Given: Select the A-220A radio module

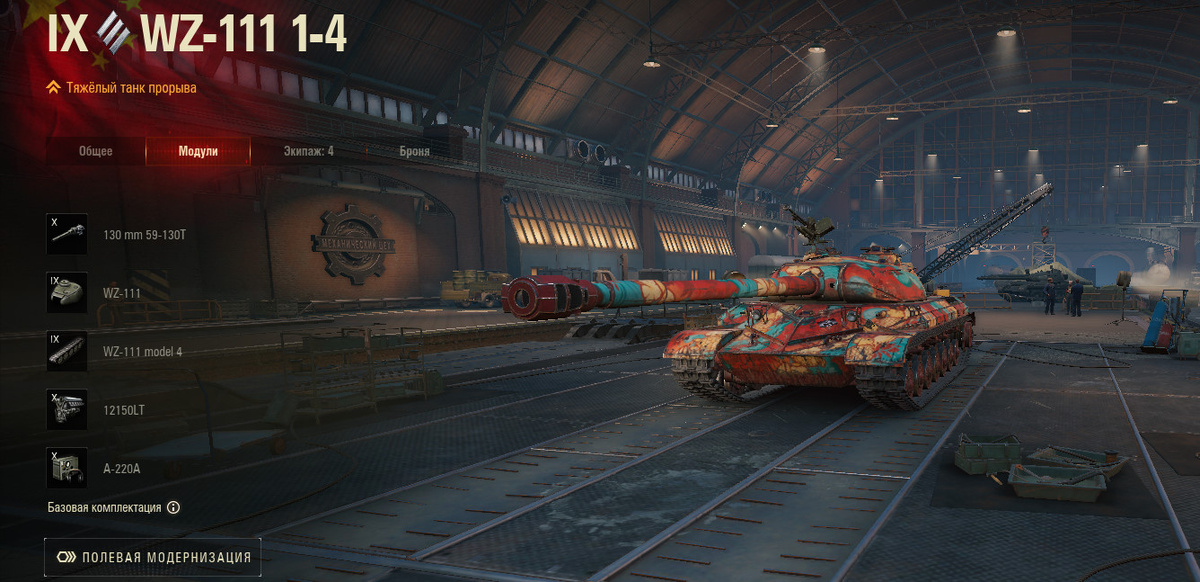Looking at the screenshot, I should [x=67, y=468].
